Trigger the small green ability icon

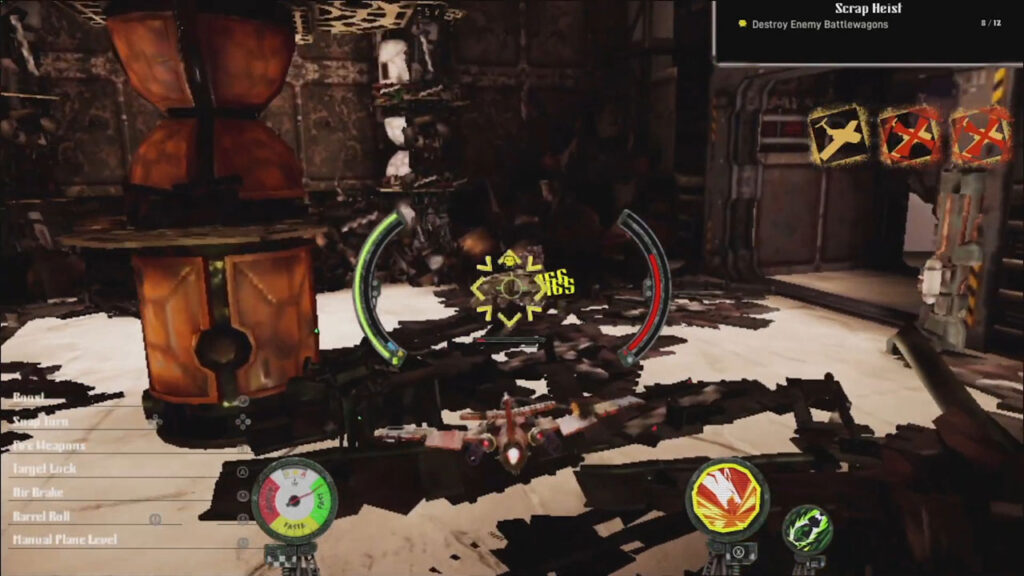point(807,530)
